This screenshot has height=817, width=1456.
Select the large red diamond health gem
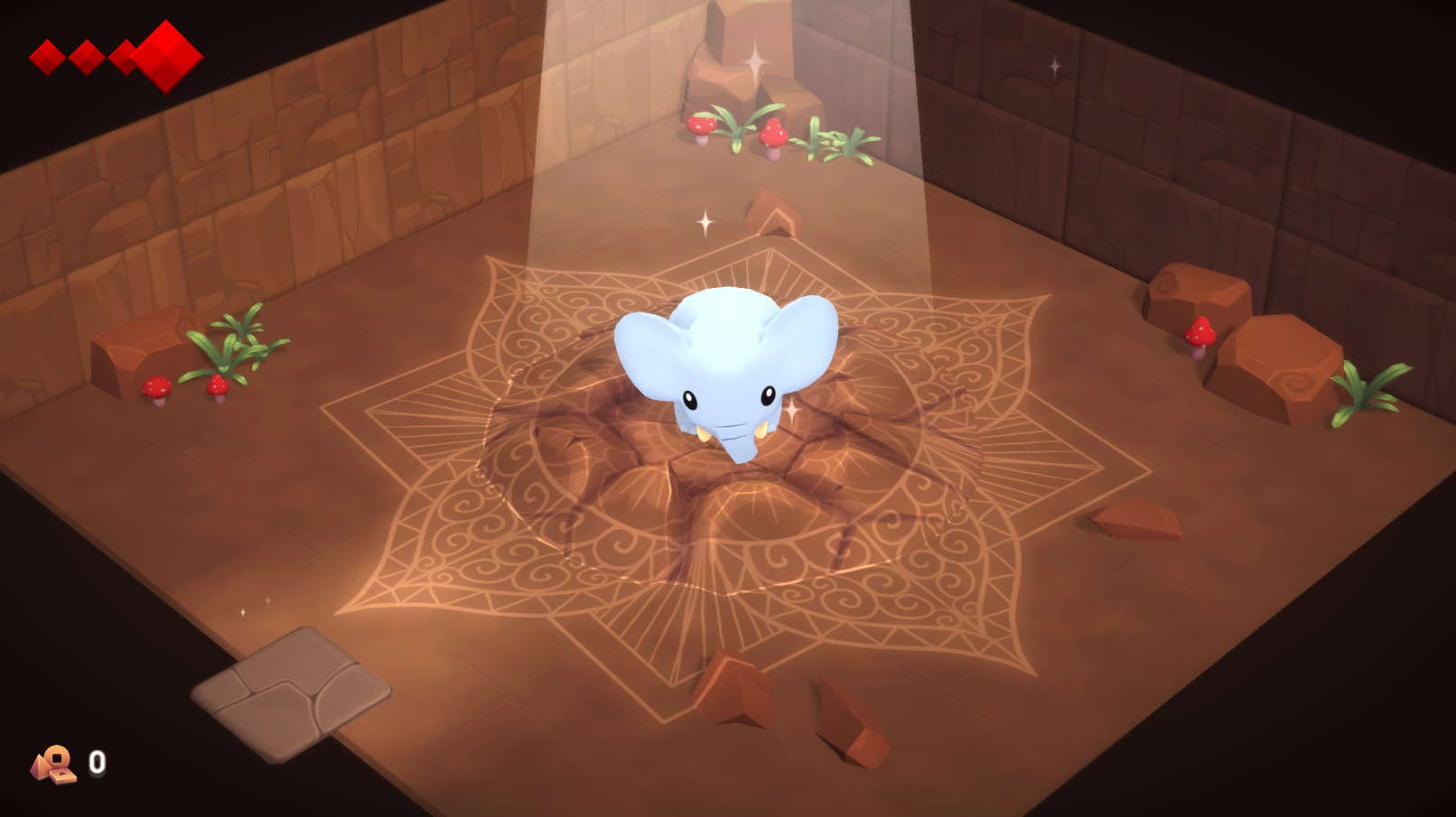pos(165,56)
